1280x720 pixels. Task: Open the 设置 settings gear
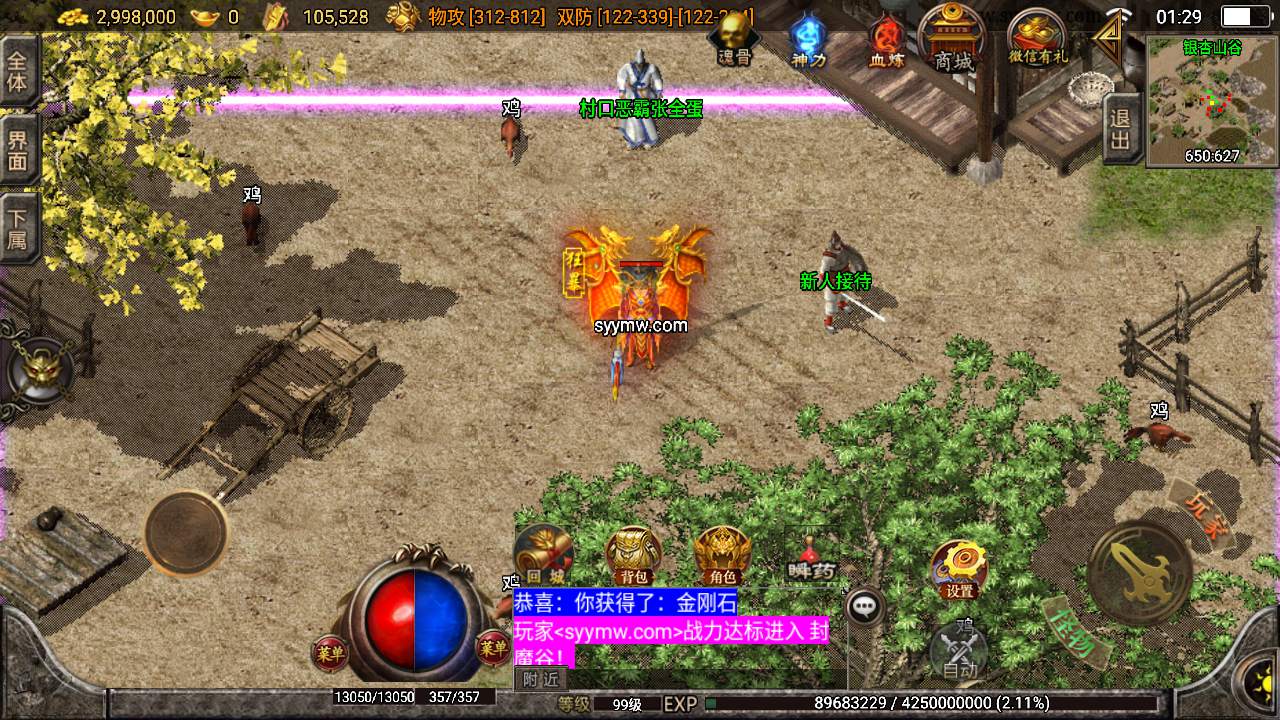pyautogui.click(x=958, y=568)
